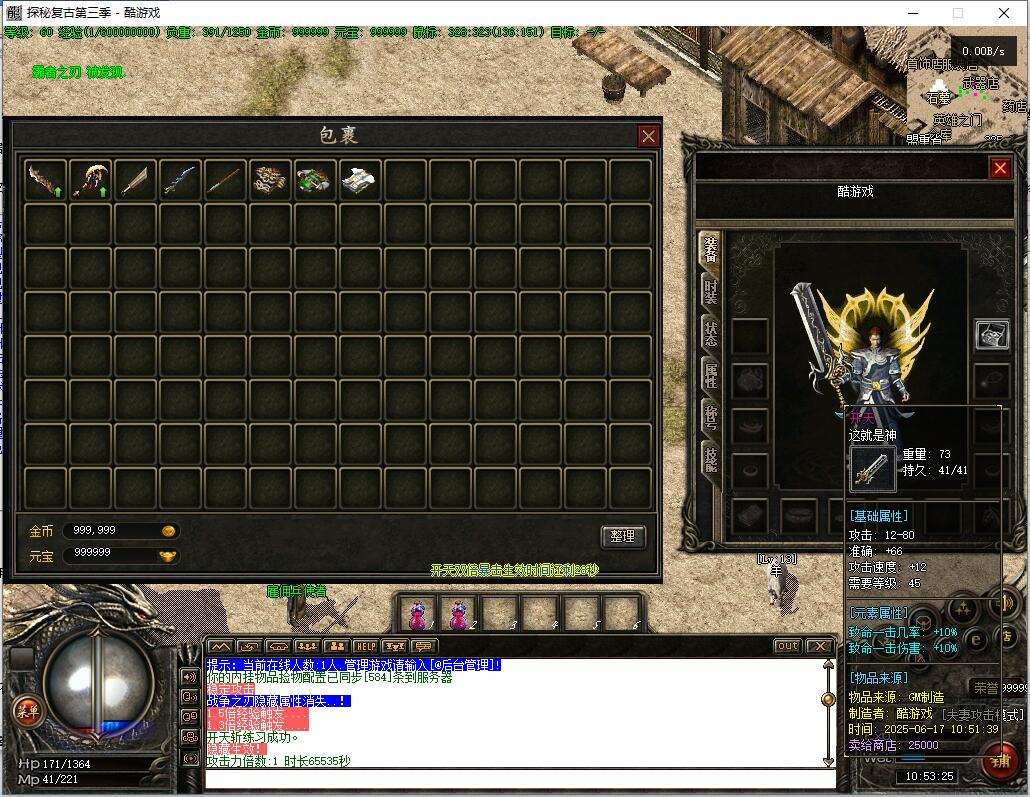Choose the white armor item in the bag
1030x797 pixels.
point(360,180)
